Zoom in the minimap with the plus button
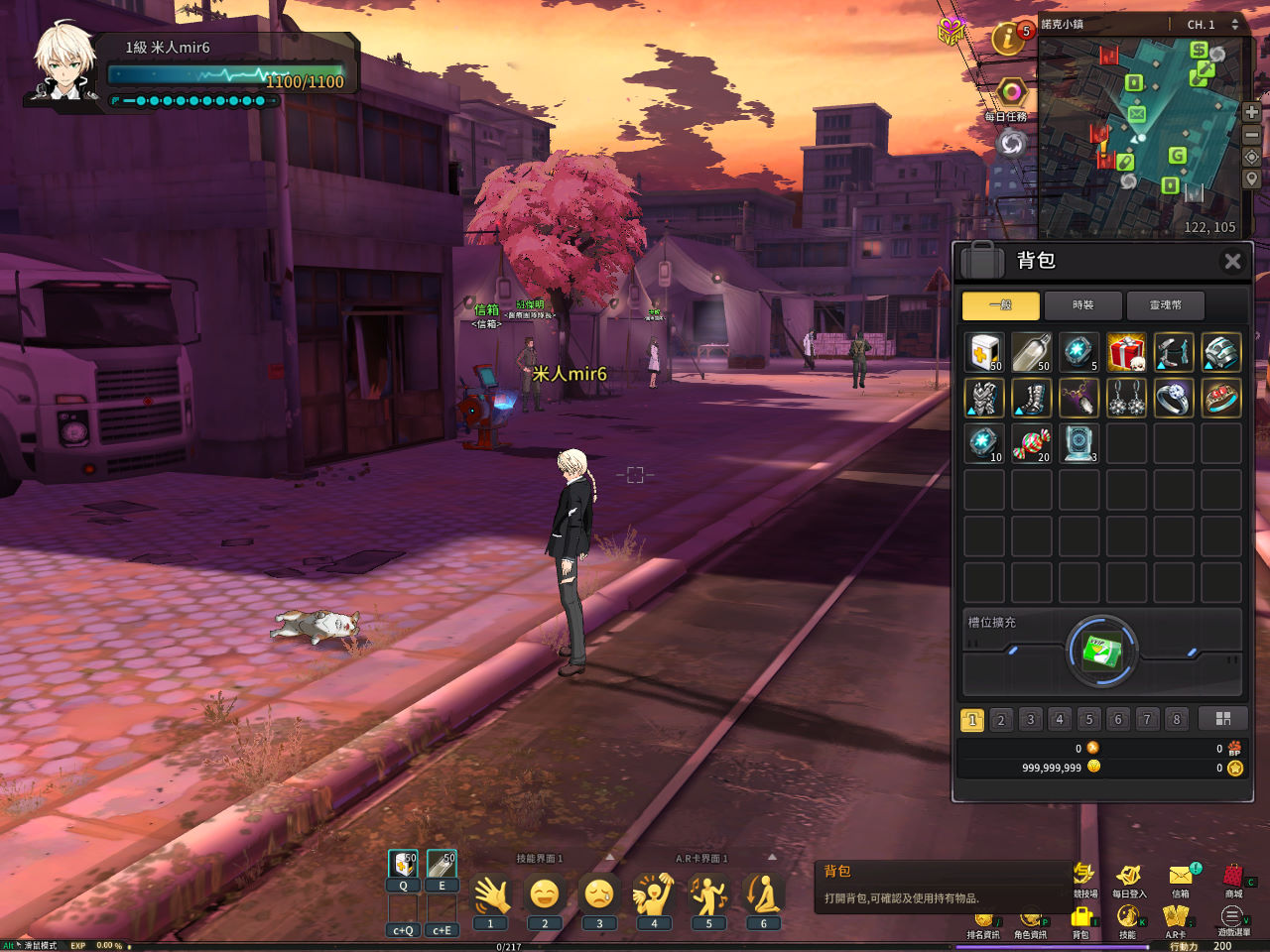The width and height of the screenshot is (1270, 952). coord(1251,113)
